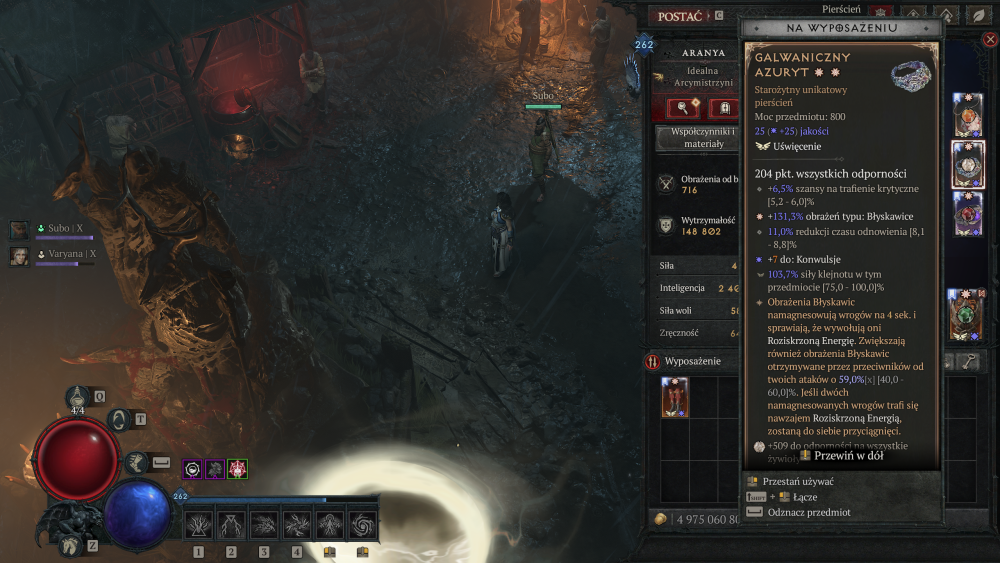The width and height of the screenshot is (1000, 563).
Task: Close the character panel with the red X
Action: point(990,40)
